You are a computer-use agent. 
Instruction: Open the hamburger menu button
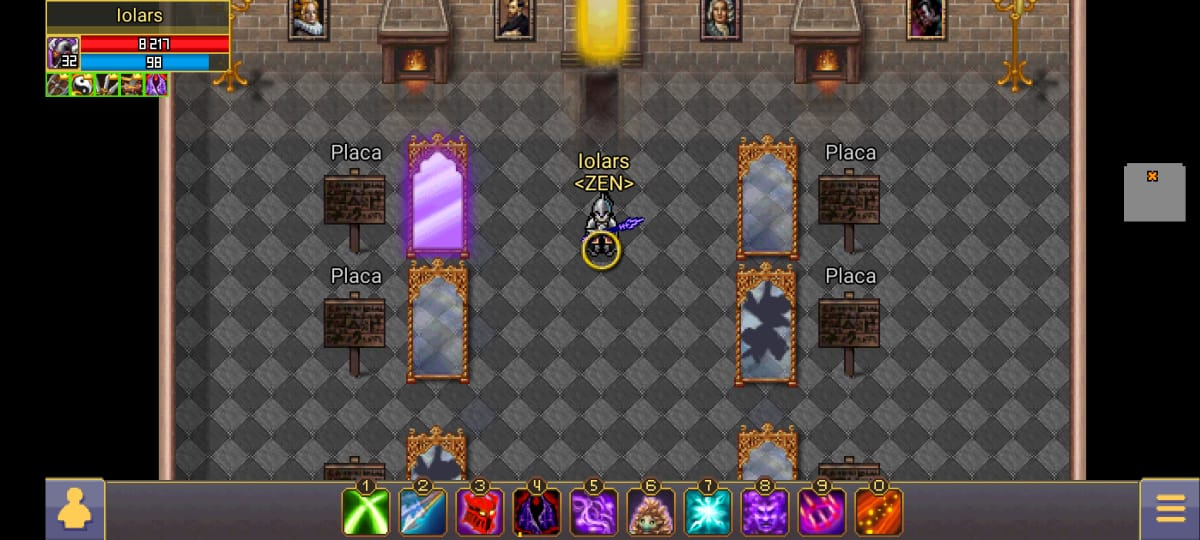pyautogui.click(x=1170, y=510)
